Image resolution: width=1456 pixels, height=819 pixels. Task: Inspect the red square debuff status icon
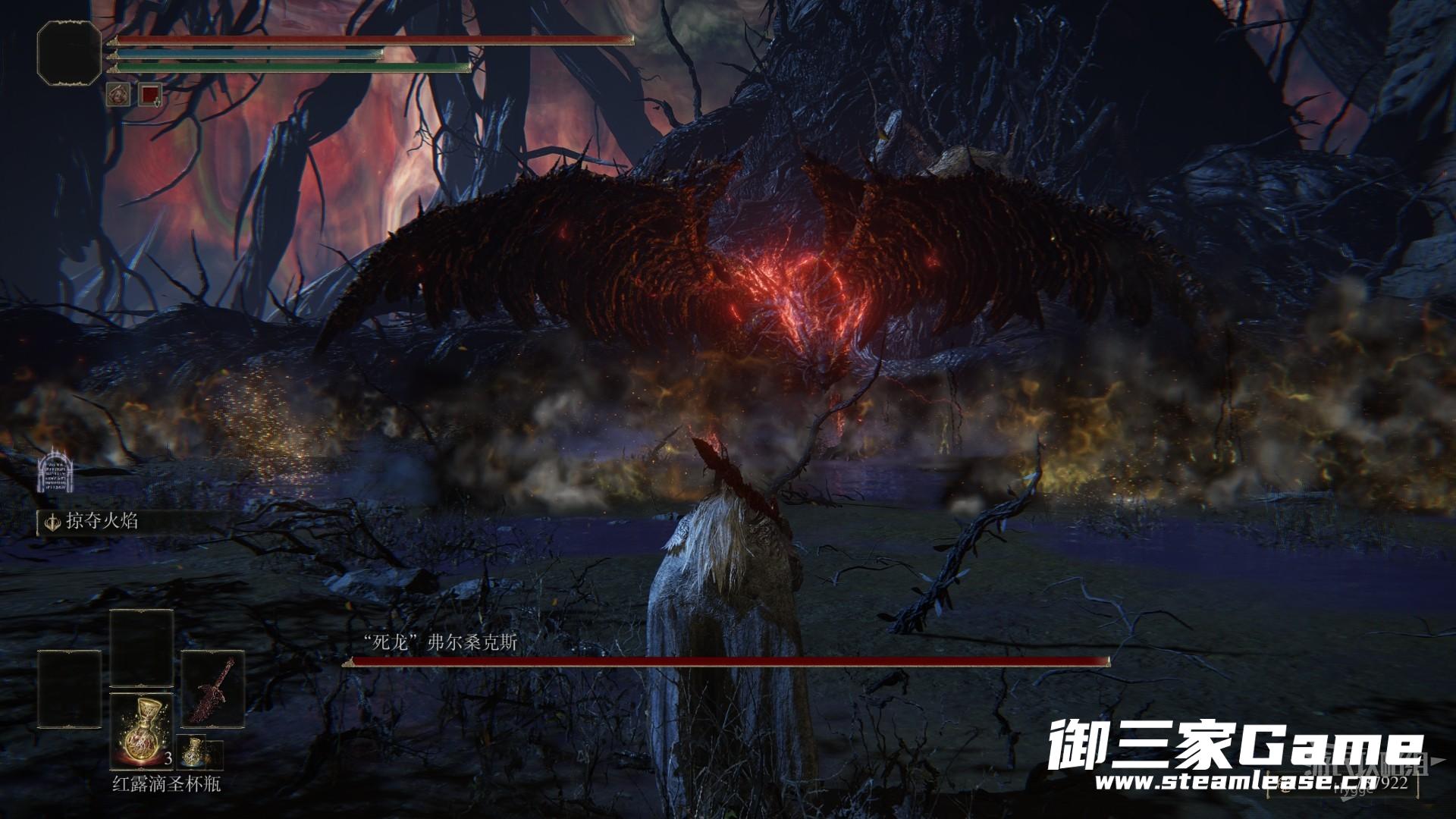click(x=150, y=95)
